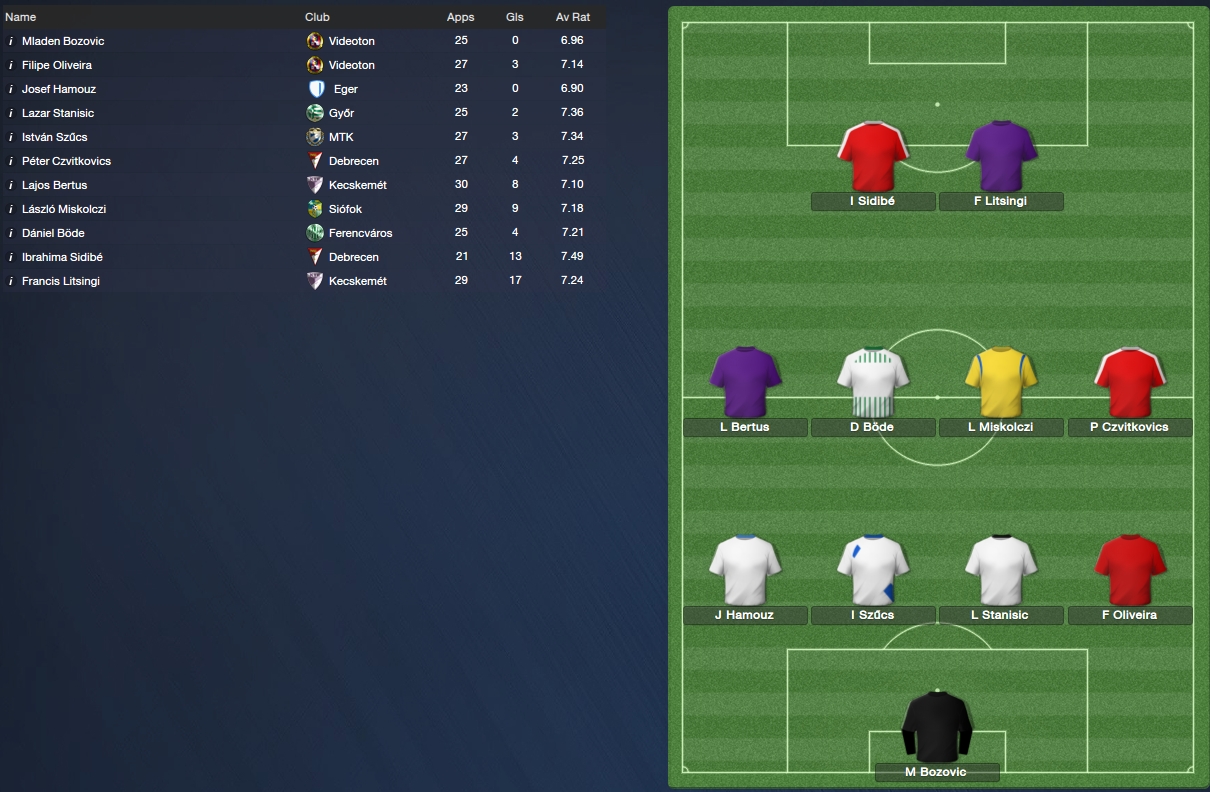Sort players by Av Rat column
This screenshot has height=792, width=1210.
(573, 17)
